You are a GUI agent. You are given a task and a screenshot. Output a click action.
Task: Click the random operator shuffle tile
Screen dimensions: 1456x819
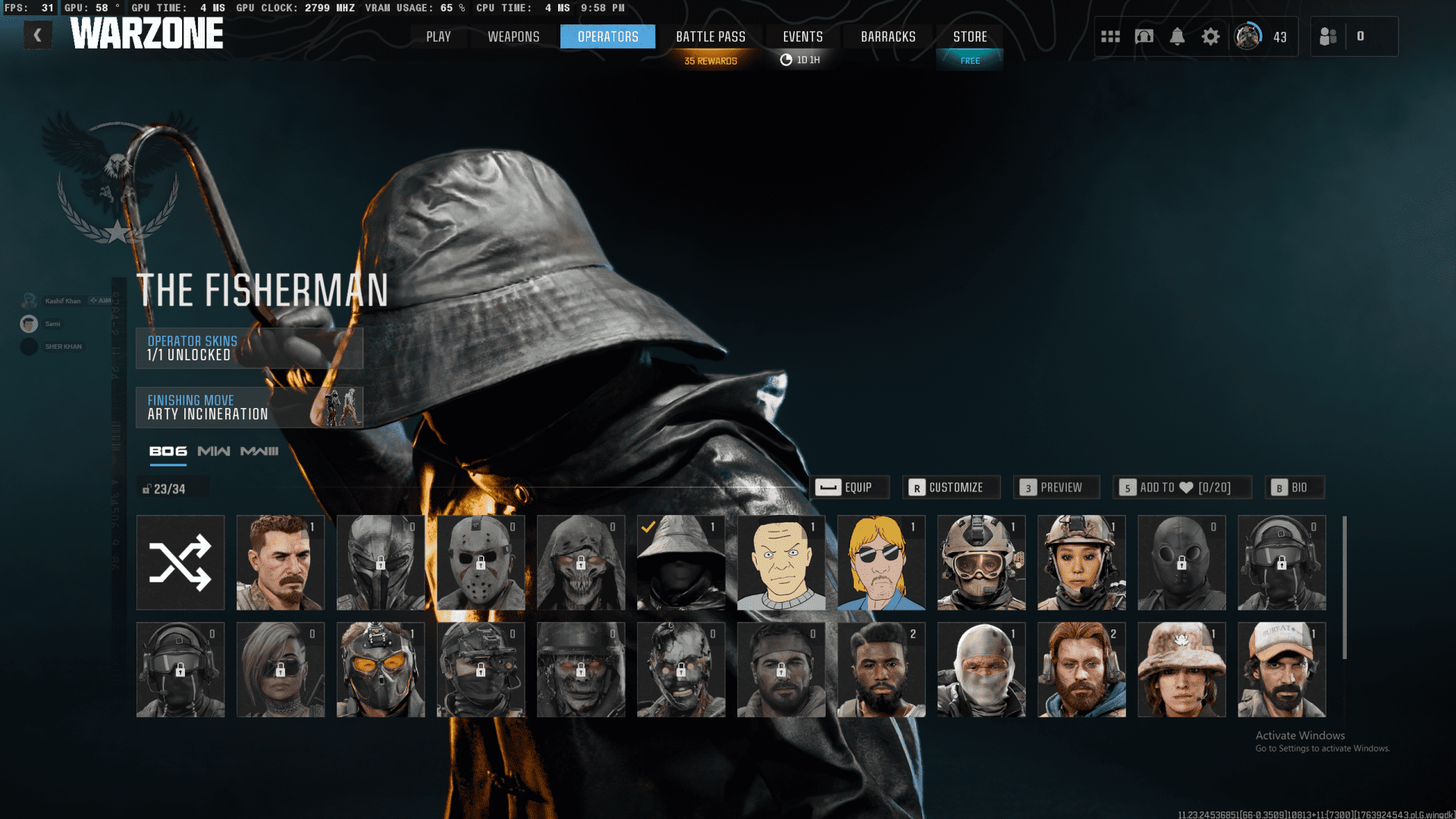click(180, 562)
